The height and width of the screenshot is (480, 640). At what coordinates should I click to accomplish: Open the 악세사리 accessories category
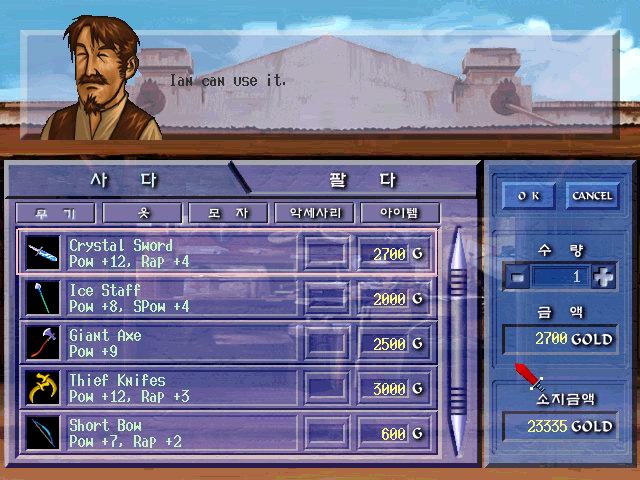[x=313, y=213]
